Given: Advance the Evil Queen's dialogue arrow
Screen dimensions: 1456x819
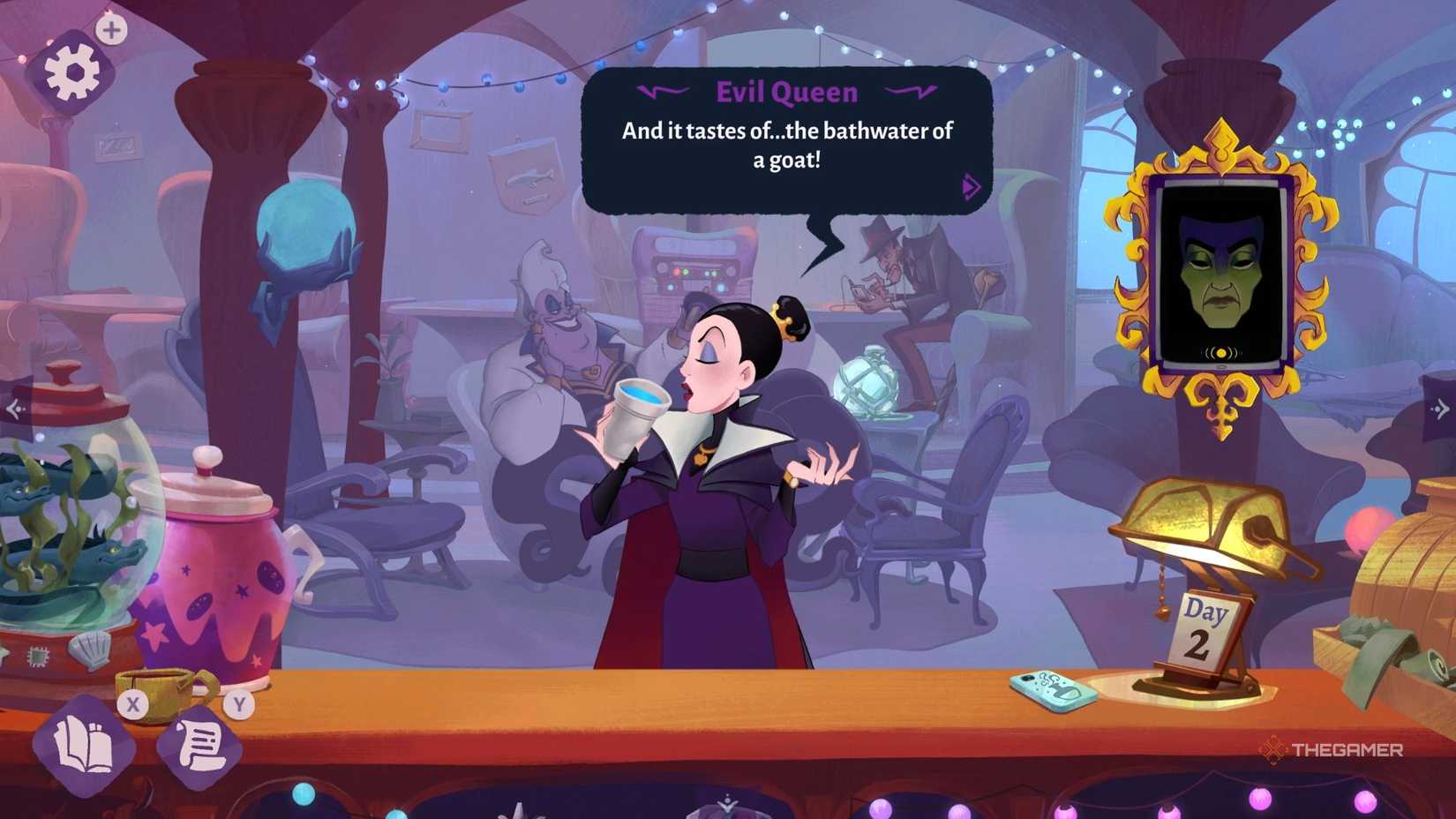Looking at the screenshot, I should pyautogui.click(x=971, y=186).
